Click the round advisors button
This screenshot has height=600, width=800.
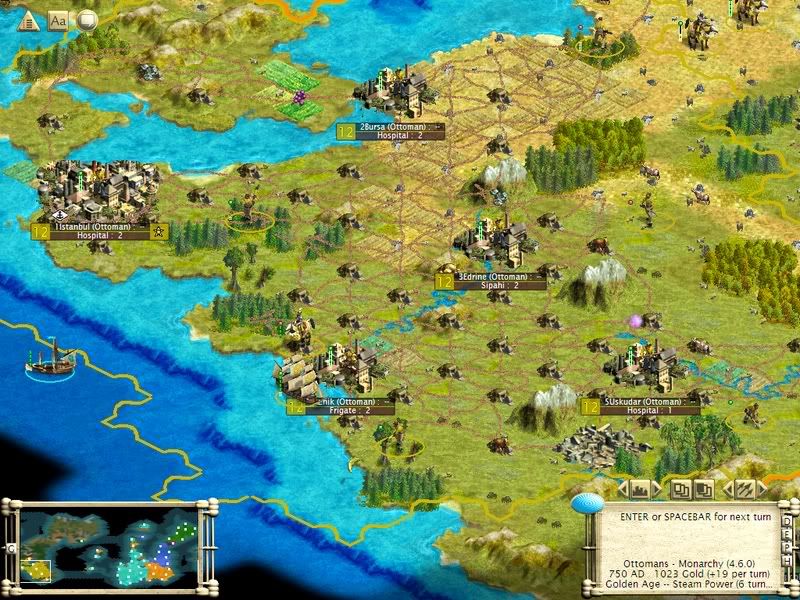pos(87,20)
